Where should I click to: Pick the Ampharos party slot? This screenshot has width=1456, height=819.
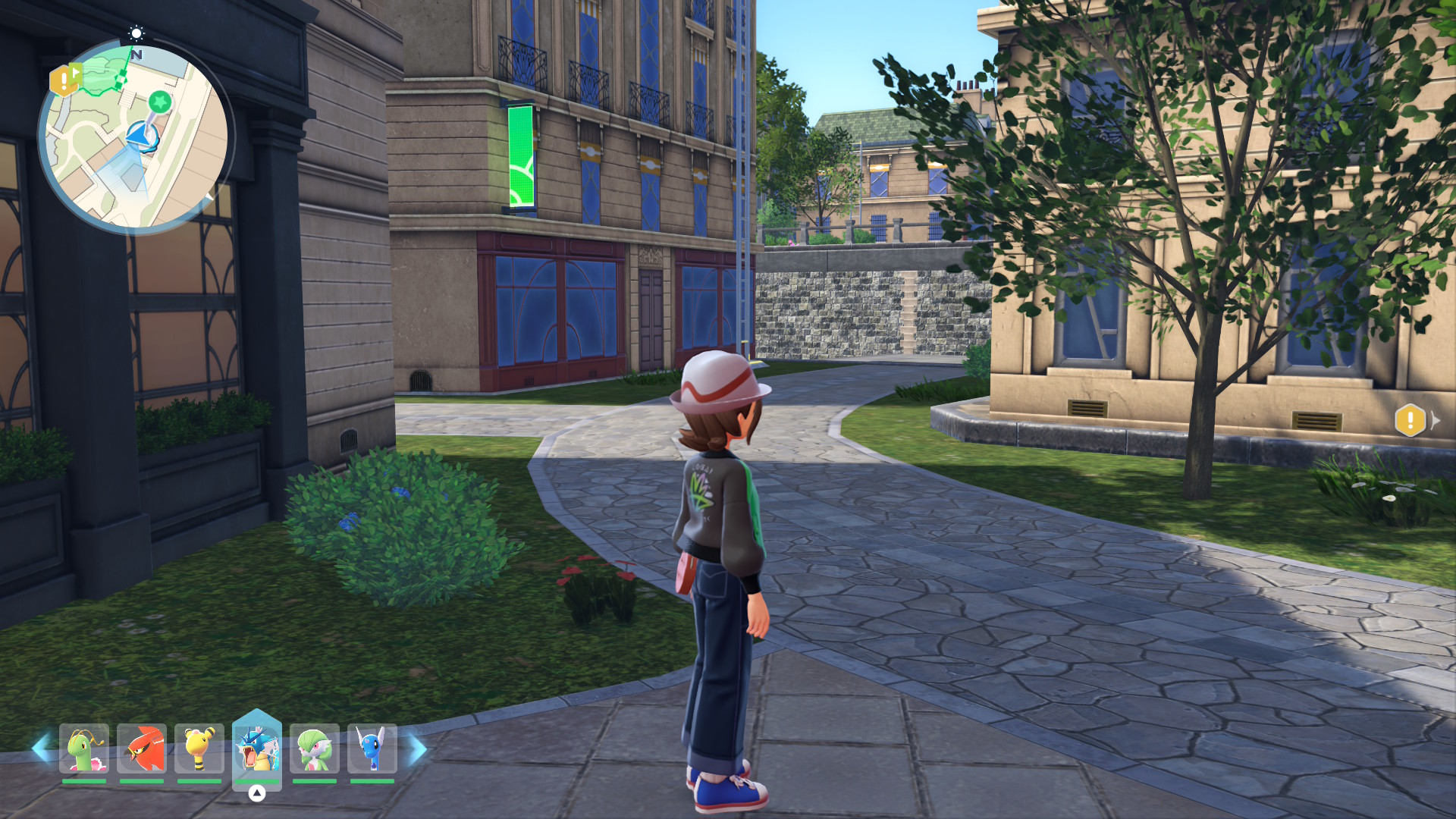[199, 748]
